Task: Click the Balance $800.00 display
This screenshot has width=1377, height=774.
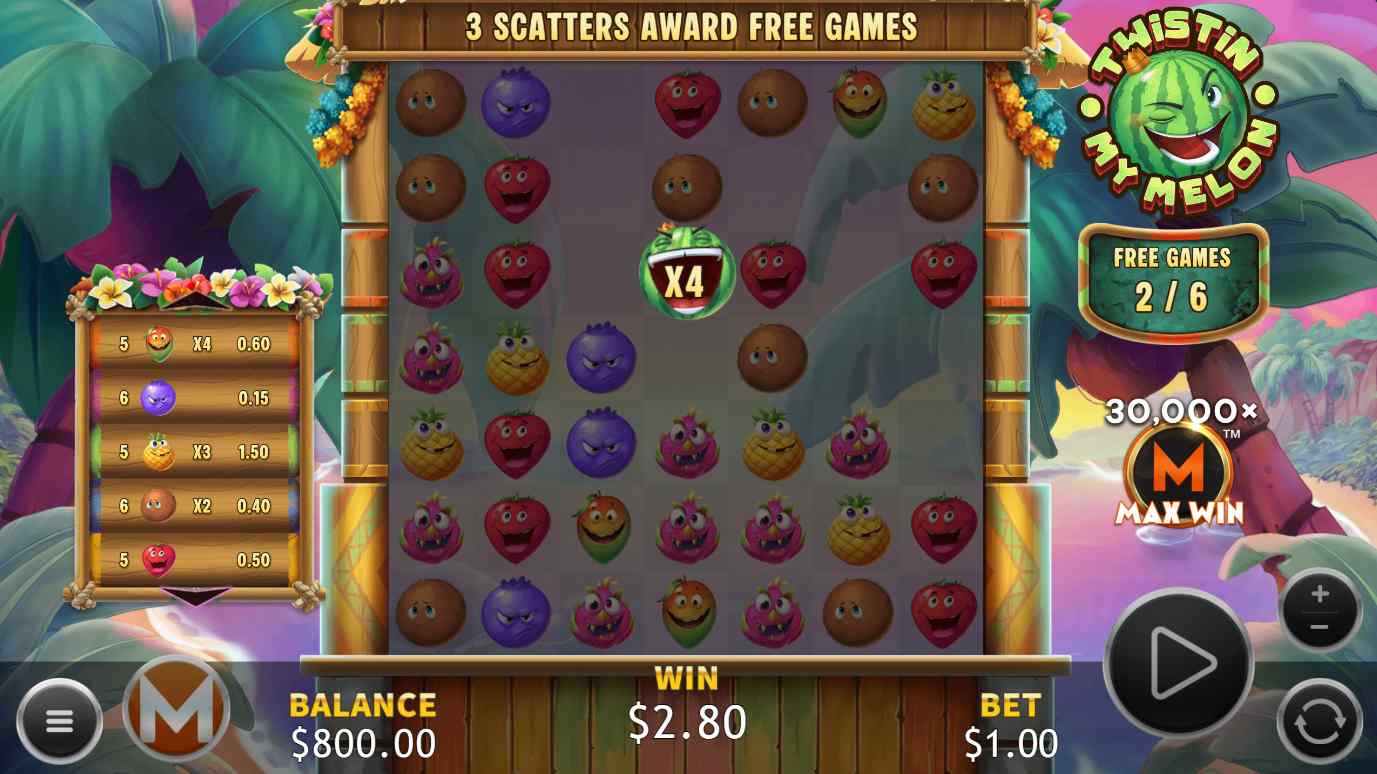Action: point(362,722)
